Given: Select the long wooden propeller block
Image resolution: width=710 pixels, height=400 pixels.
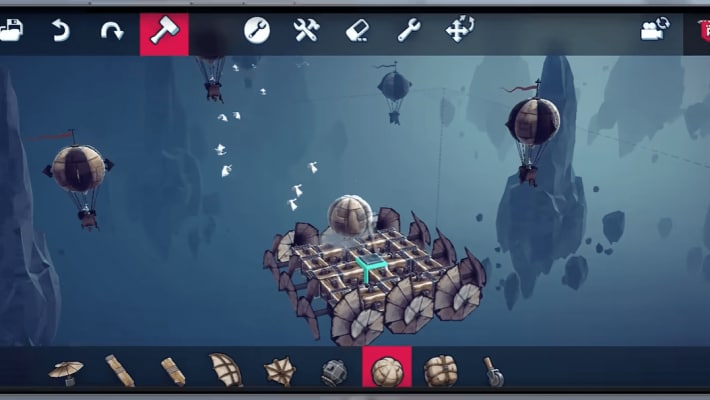Looking at the screenshot, I should click(120, 371).
